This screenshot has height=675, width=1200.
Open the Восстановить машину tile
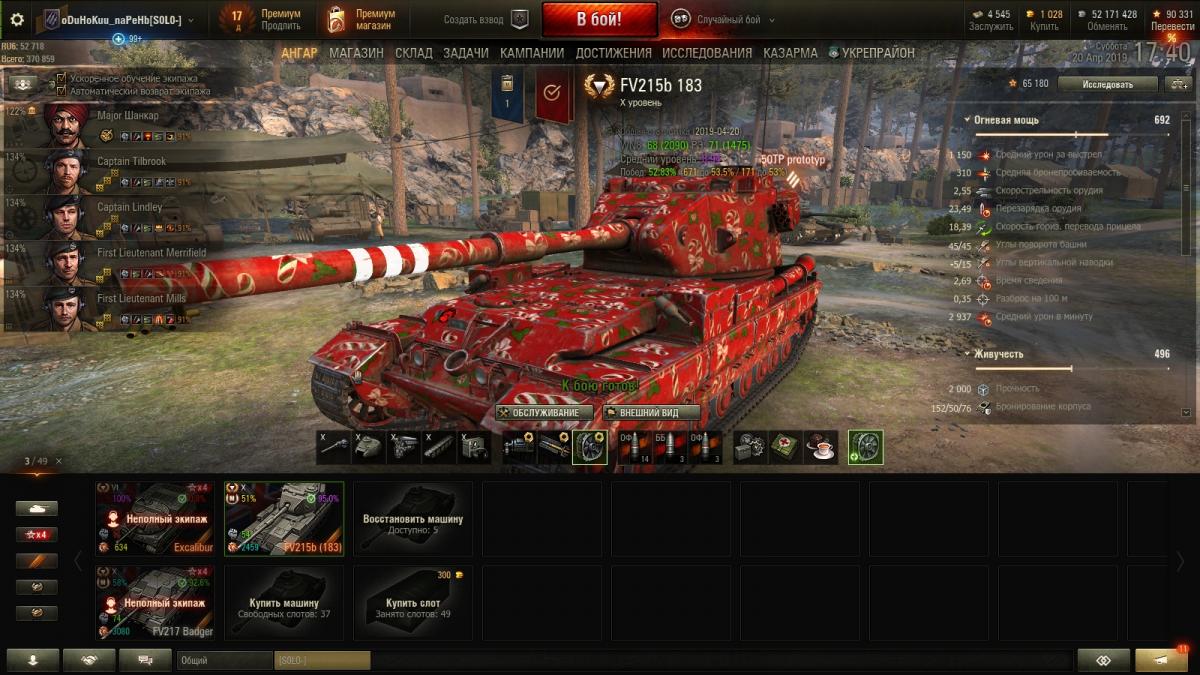point(413,518)
